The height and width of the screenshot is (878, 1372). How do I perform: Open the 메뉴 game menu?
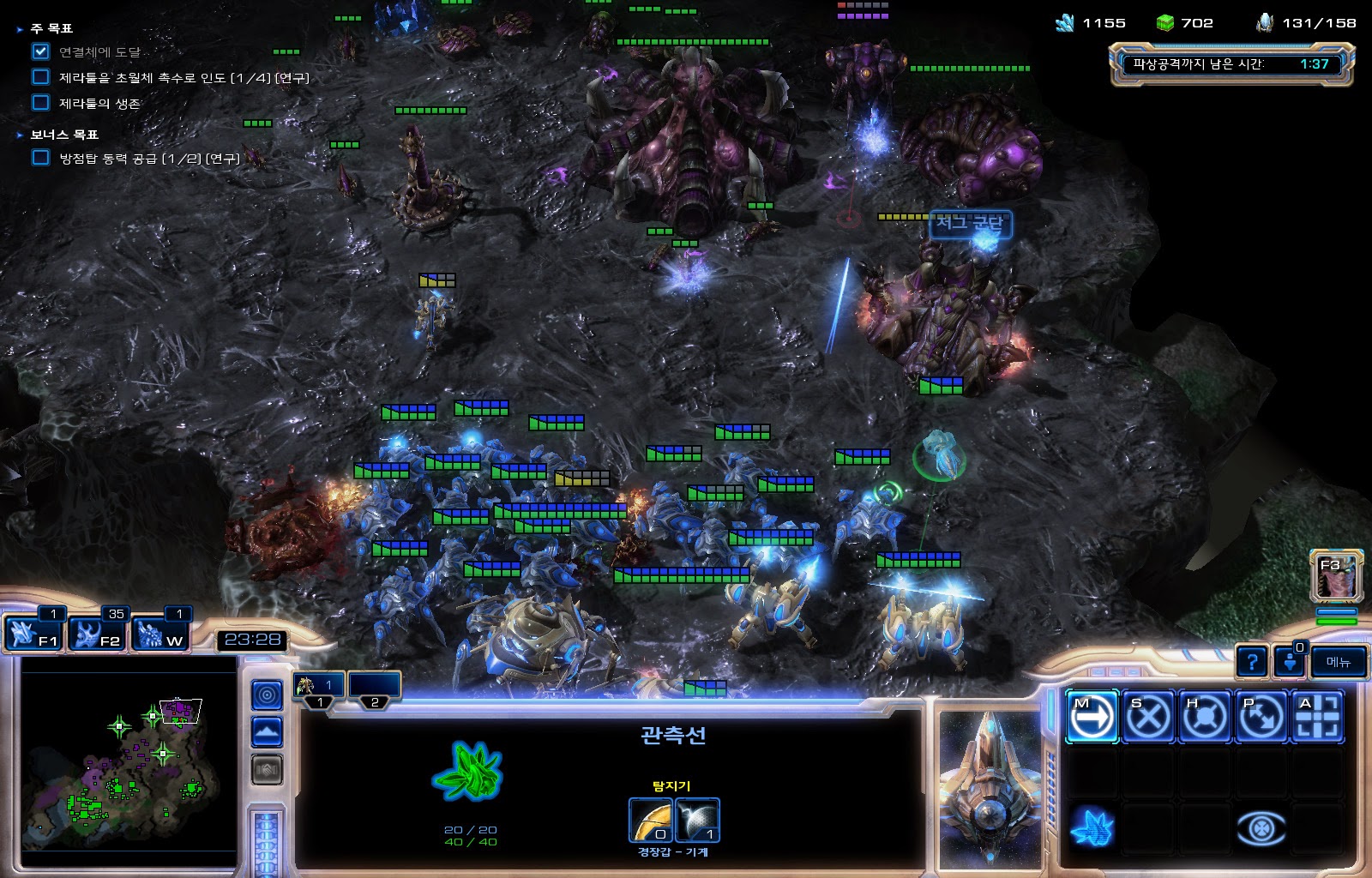1338,662
